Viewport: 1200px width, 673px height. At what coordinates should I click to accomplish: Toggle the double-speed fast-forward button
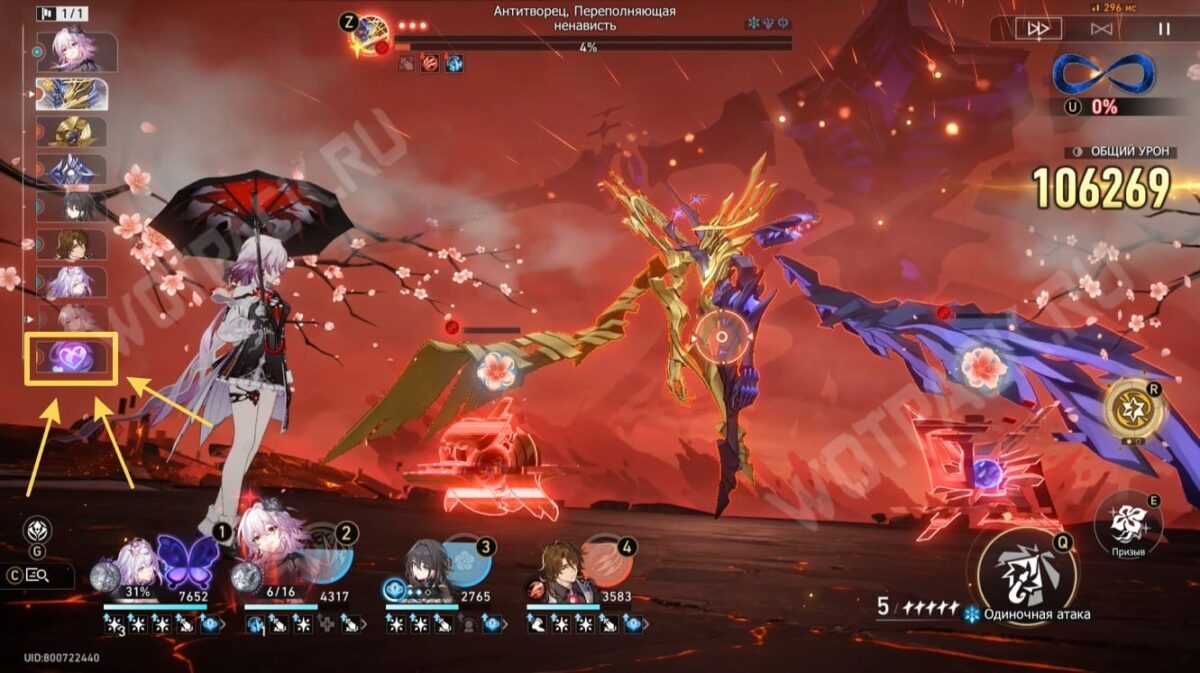tap(1039, 29)
